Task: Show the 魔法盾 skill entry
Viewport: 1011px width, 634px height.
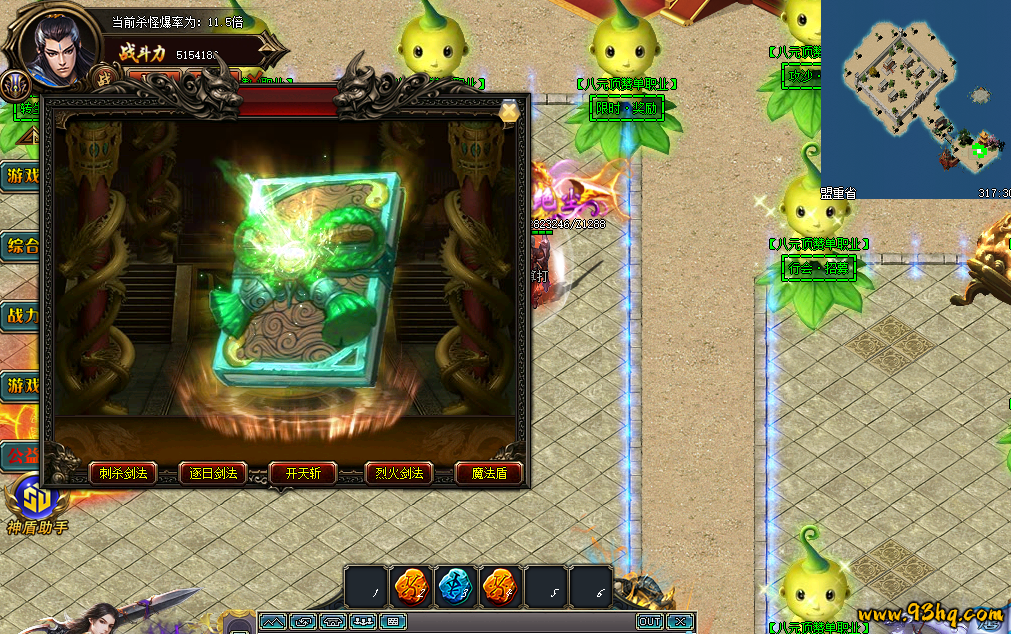Action: click(489, 473)
